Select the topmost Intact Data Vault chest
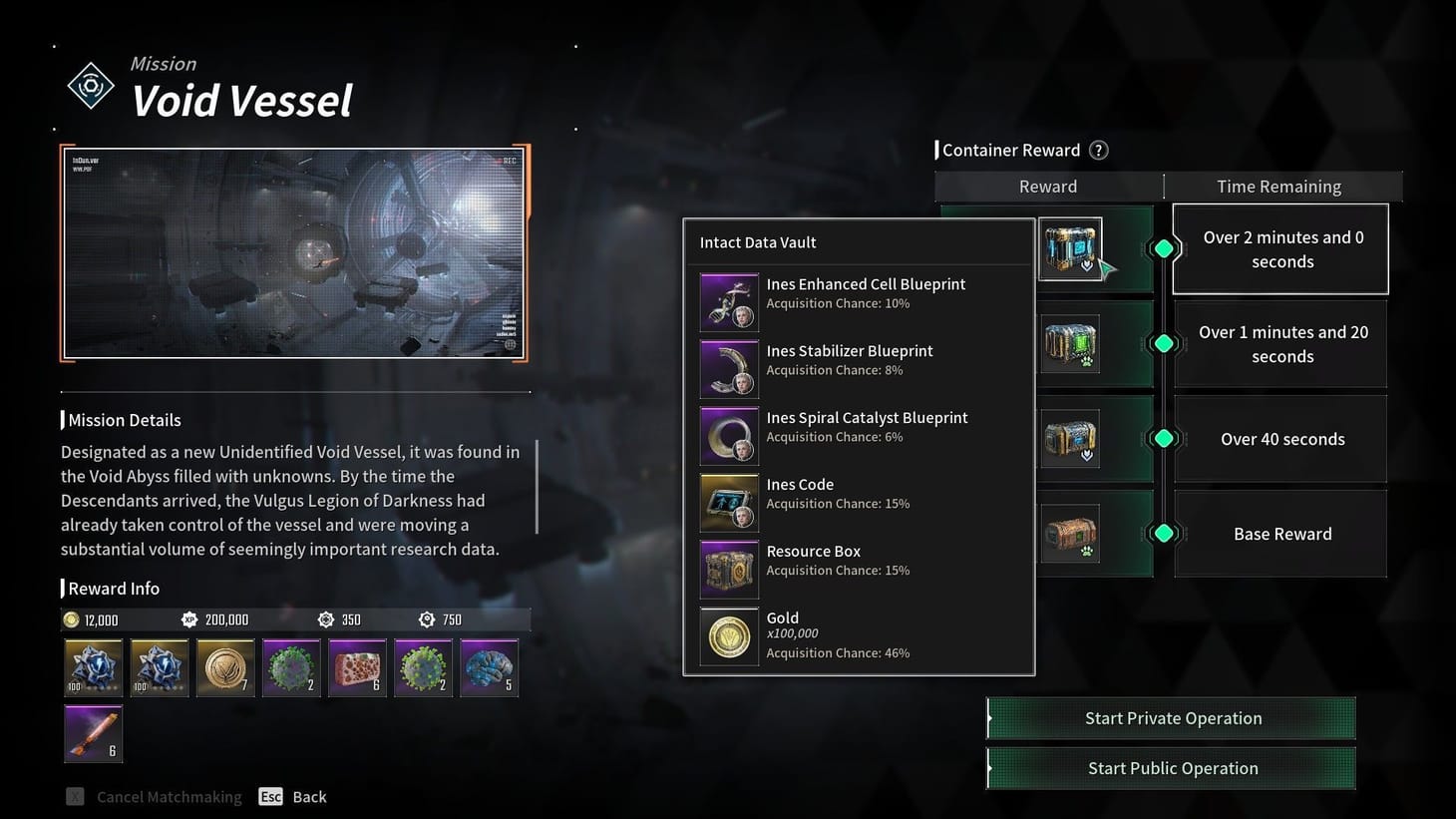Image resolution: width=1456 pixels, height=819 pixels. click(x=1069, y=248)
